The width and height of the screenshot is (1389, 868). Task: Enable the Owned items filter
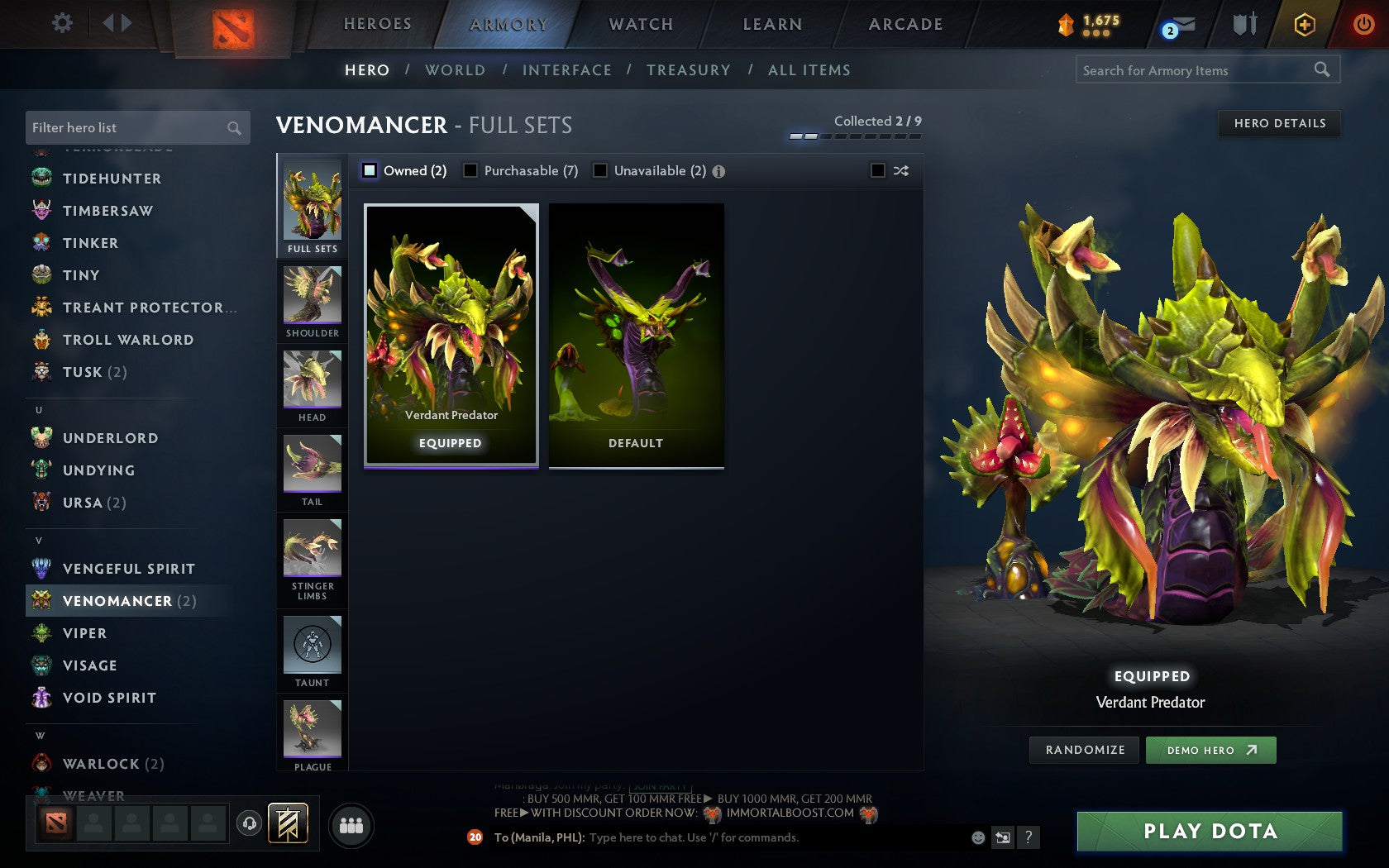pyautogui.click(x=368, y=170)
